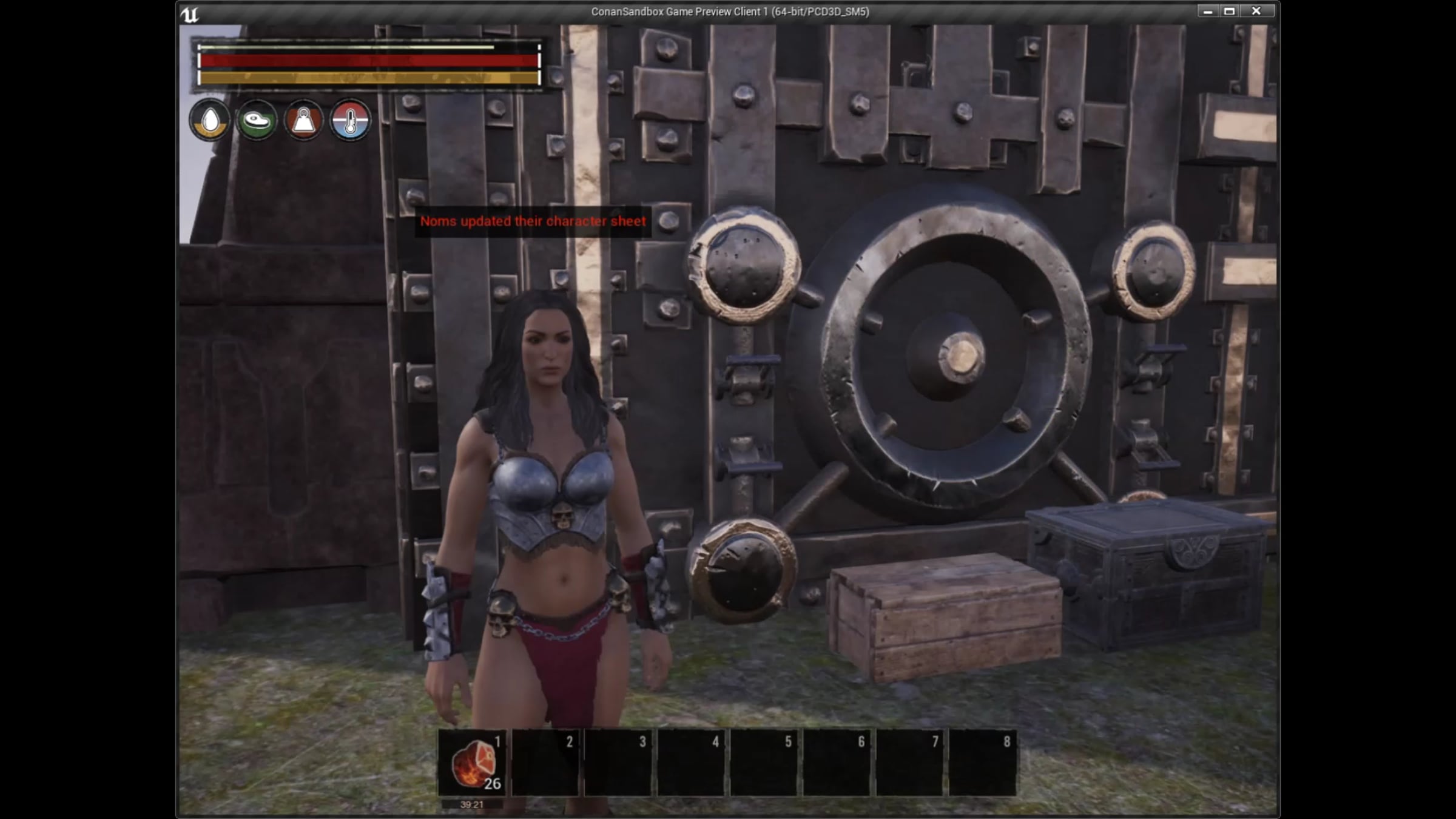
Task: Minimize the ConanSandbox game window
Action: click(x=1207, y=12)
